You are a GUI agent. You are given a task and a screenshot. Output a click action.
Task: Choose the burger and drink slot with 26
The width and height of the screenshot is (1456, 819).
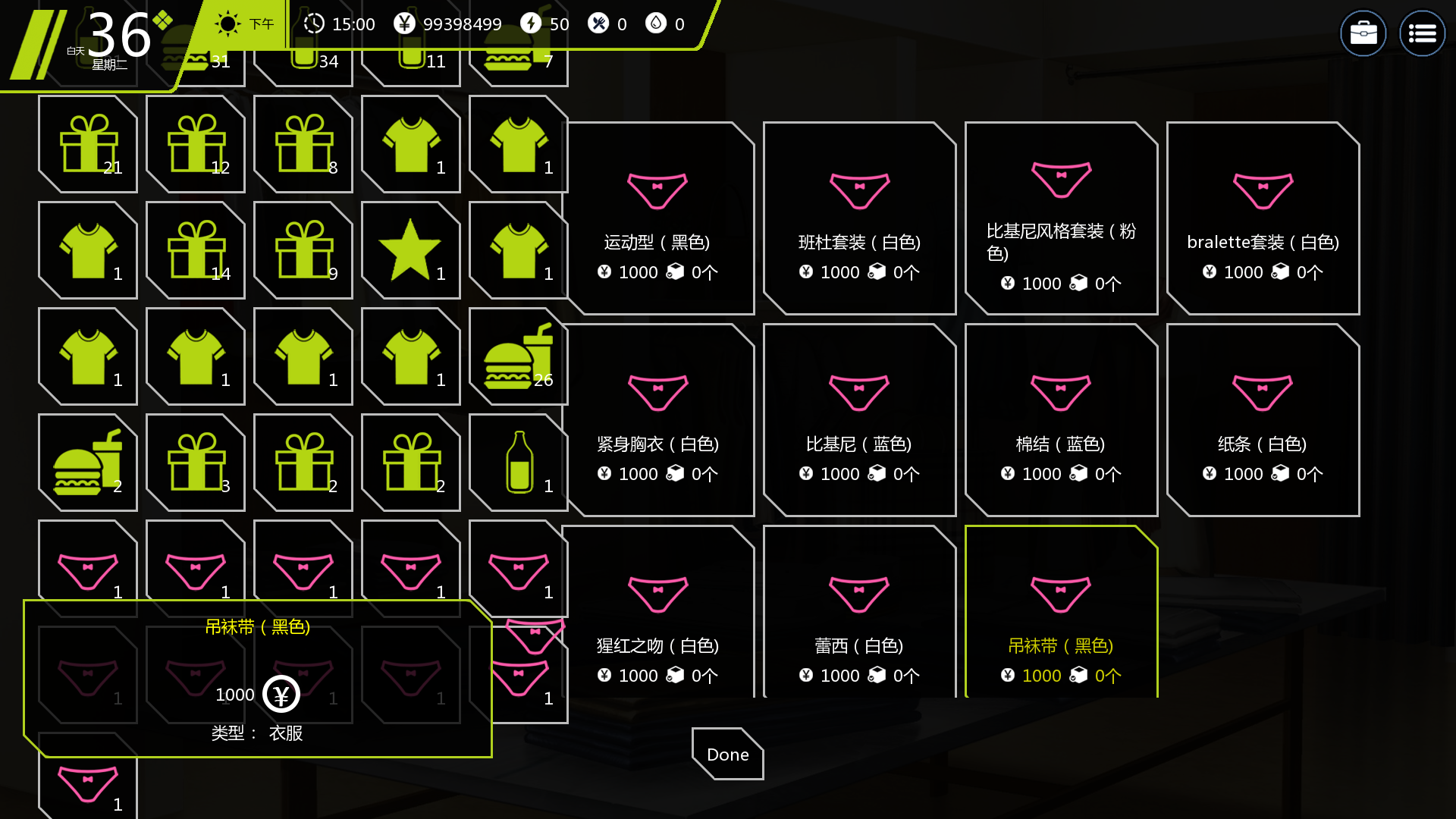(x=518, y=356)
